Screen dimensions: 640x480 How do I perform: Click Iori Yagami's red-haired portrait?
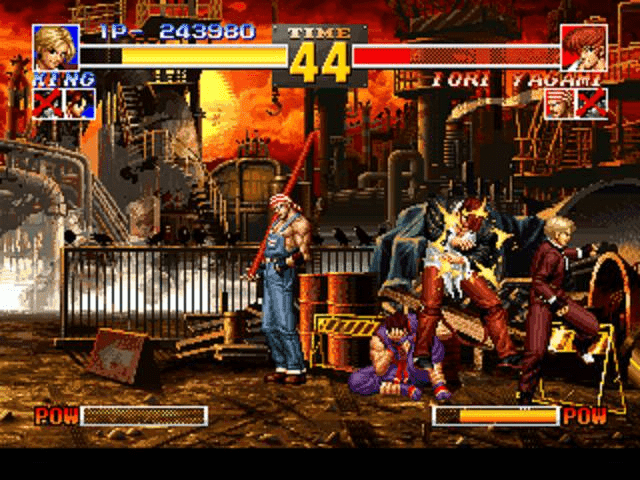[583, 46]
